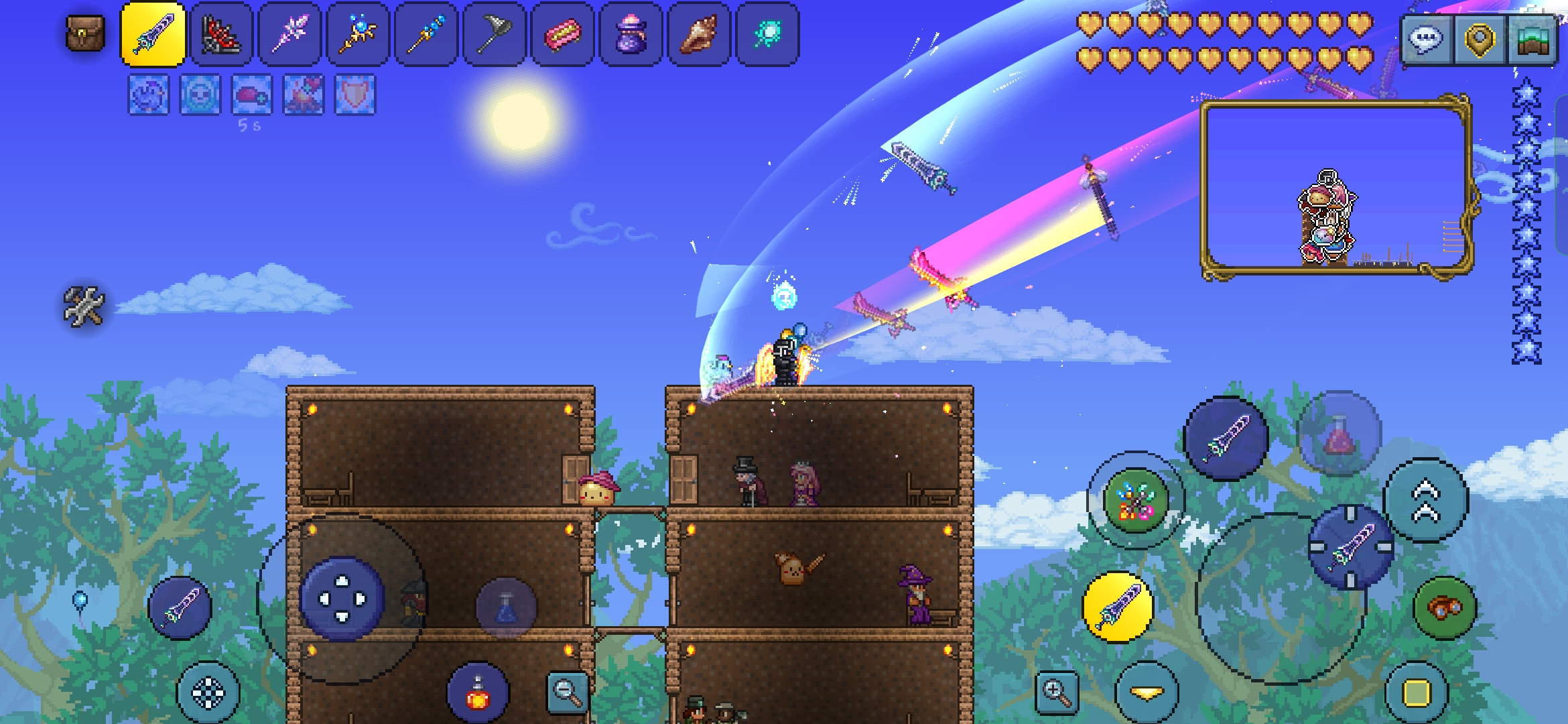Choose the conch shell in hotbar
The image size is (1568, 724).
[x=699, y=34]
